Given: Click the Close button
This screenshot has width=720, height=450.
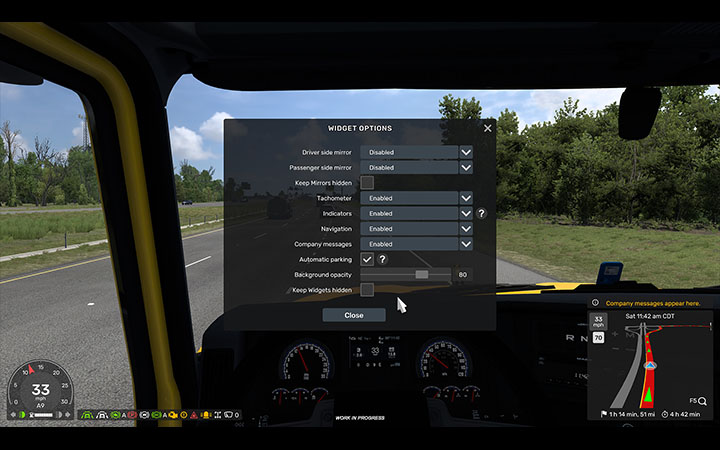Looking at the screenshot, I should (354, 315).
